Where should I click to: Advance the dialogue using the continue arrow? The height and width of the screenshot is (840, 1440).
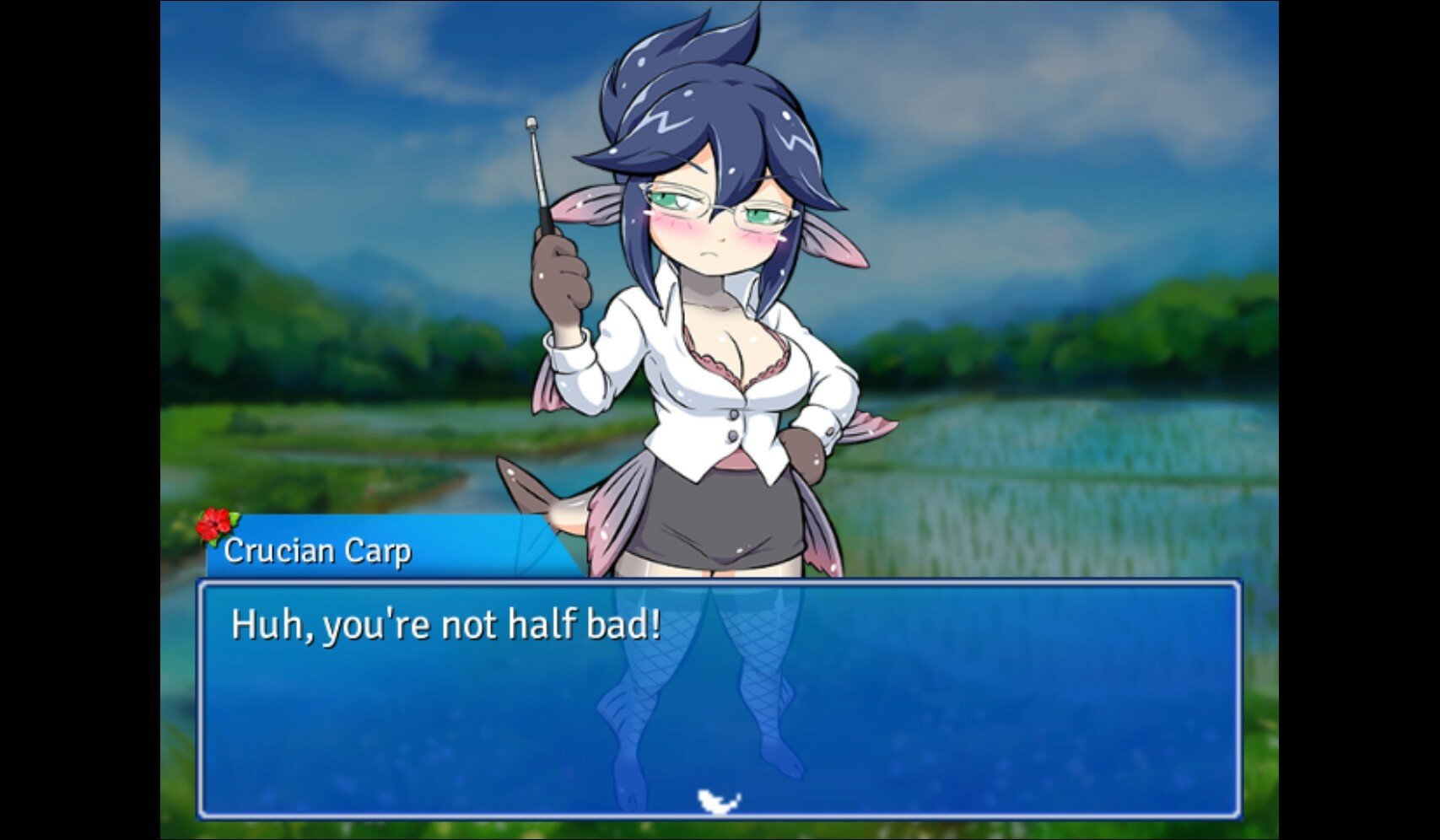719,801
